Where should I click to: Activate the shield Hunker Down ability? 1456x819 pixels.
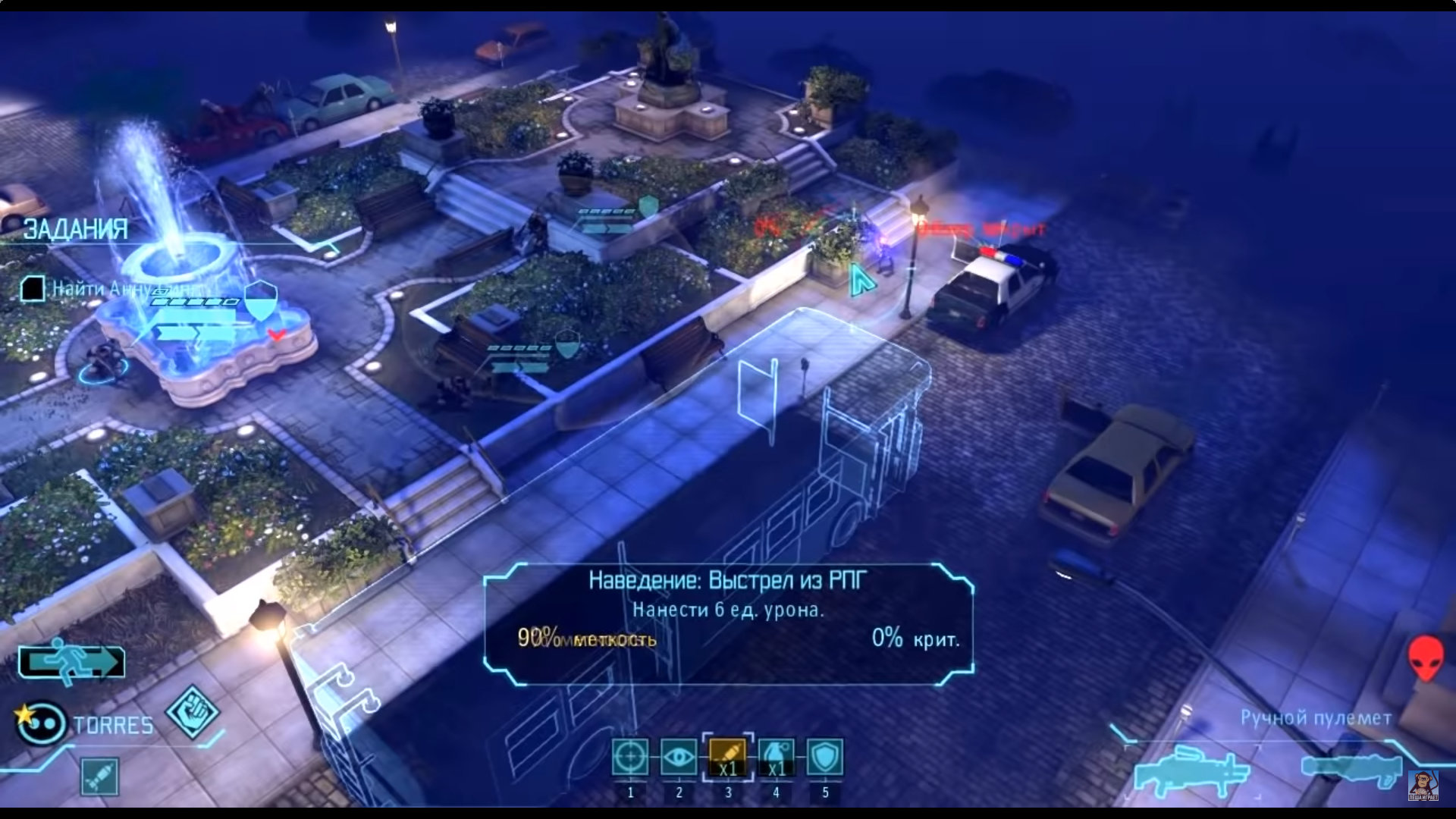pos(825,758)
